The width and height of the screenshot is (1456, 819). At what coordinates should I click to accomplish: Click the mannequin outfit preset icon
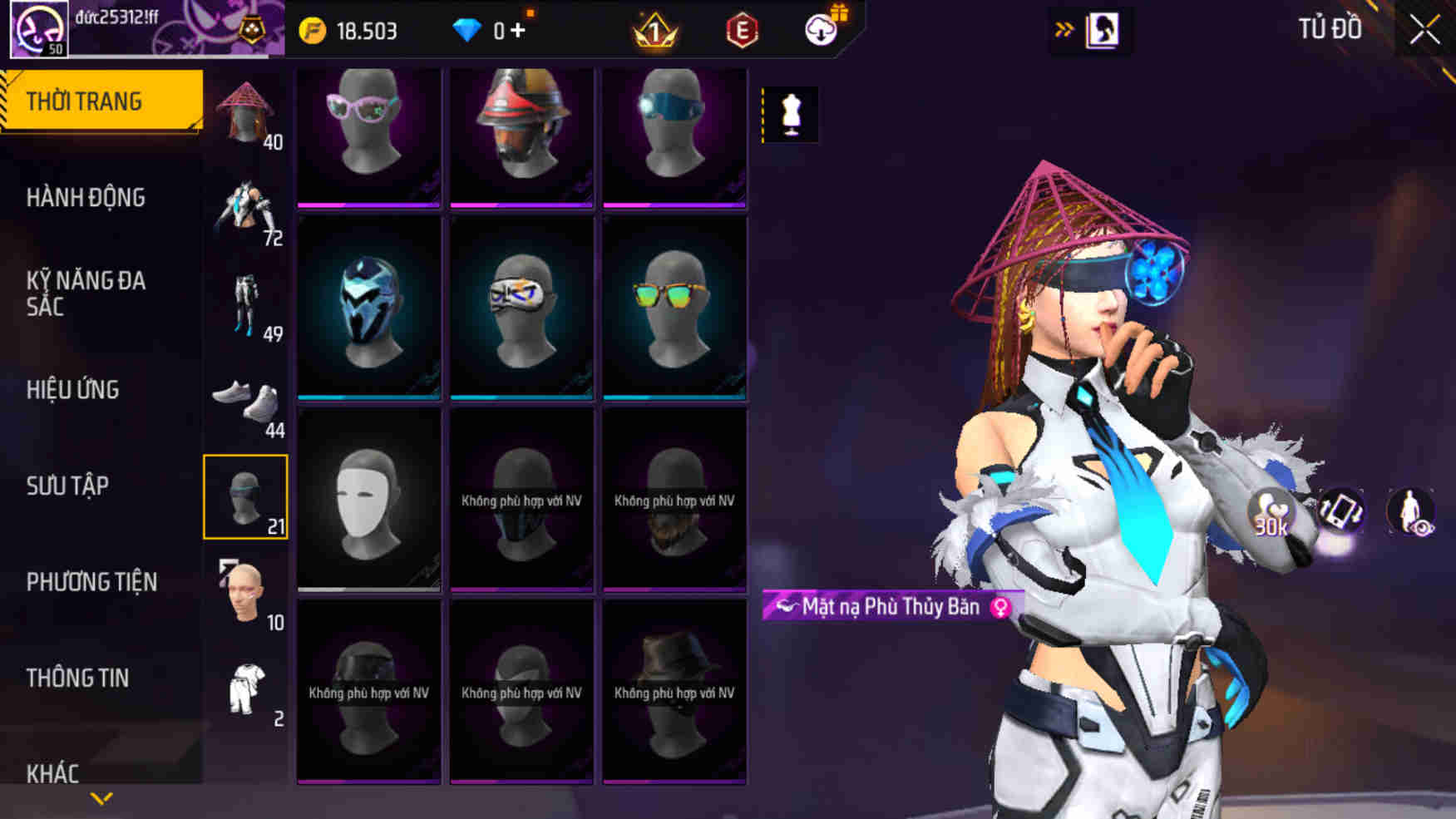[x=791, y=114]
